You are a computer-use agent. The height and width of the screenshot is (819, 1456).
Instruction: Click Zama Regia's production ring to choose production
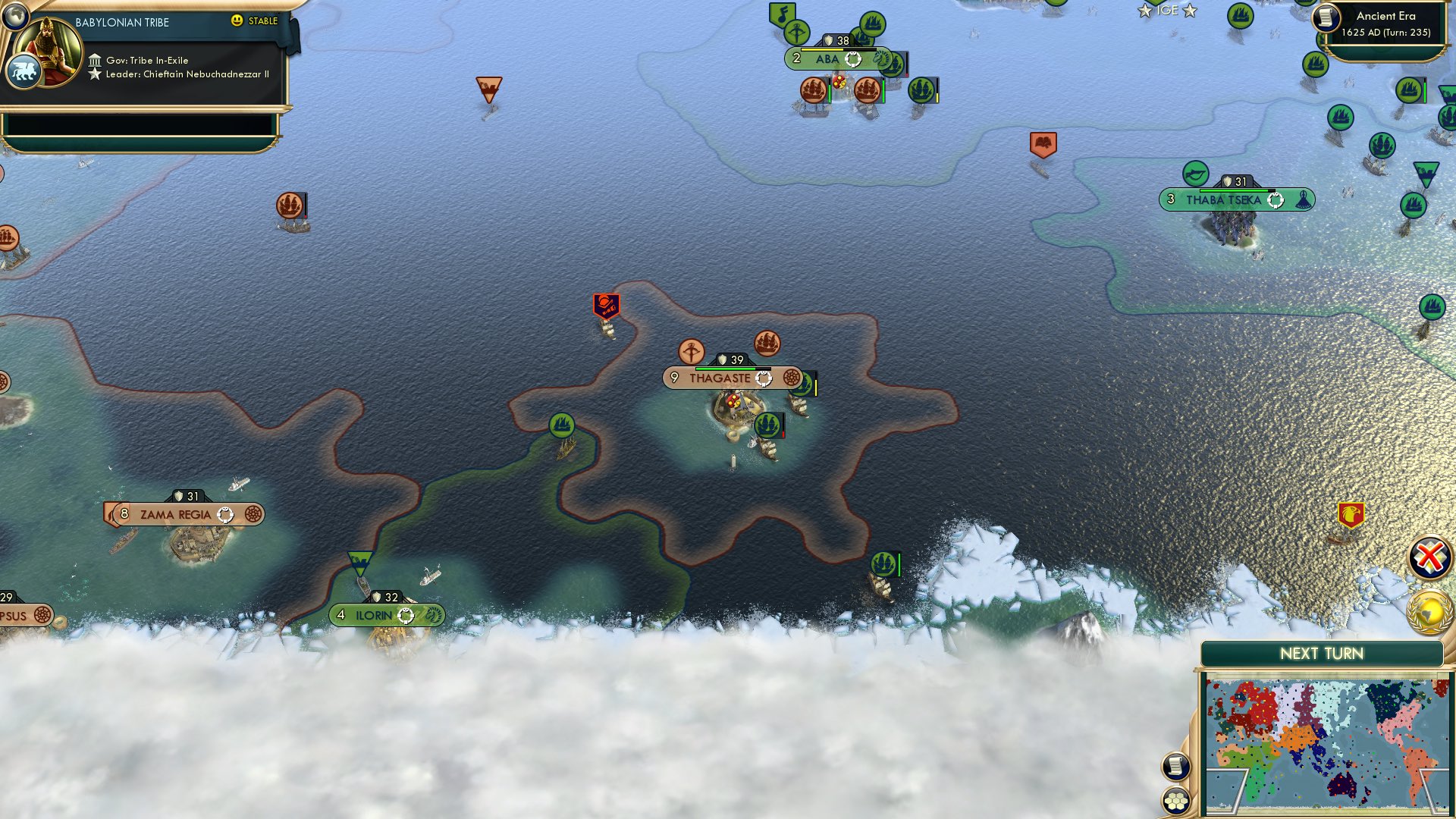tap(224, 514)
